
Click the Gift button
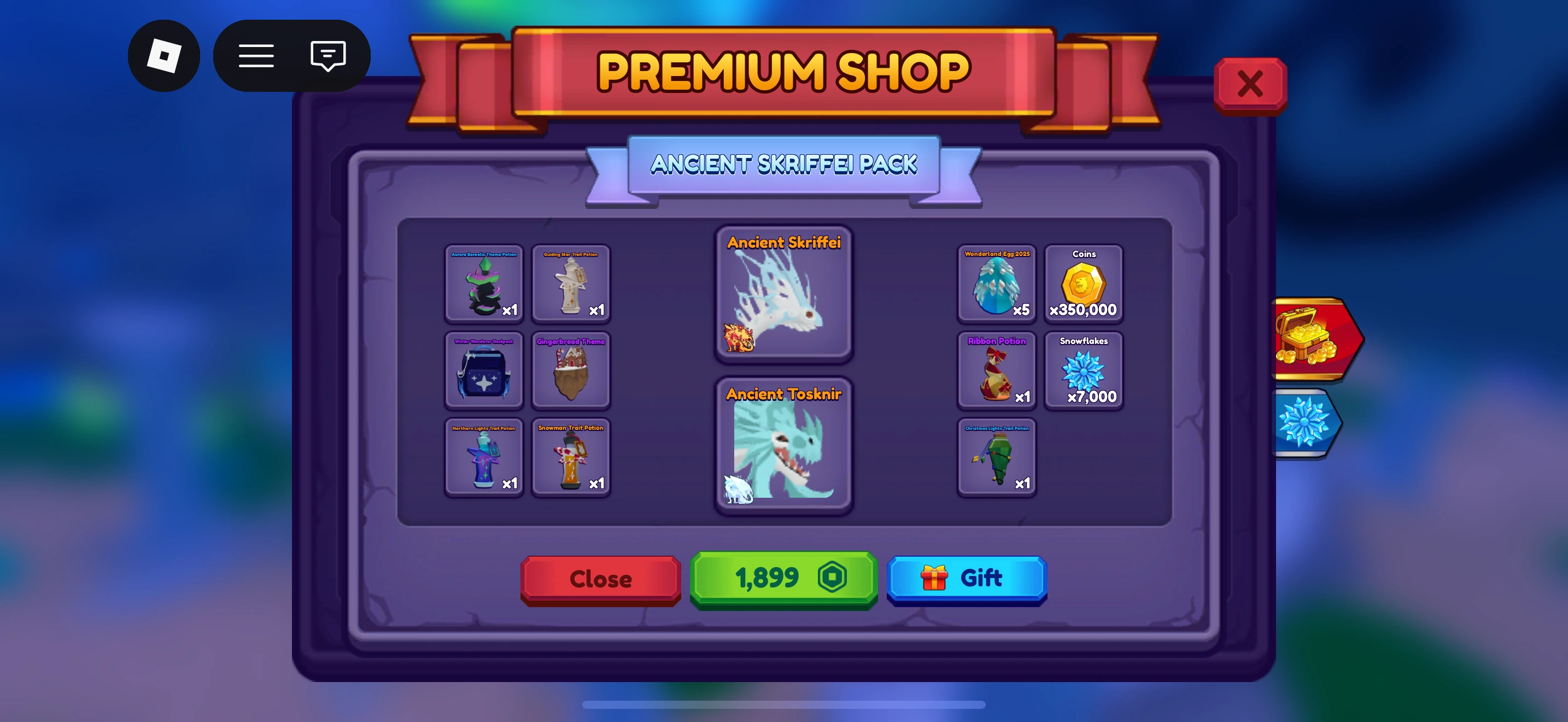(x=967, y=579)
